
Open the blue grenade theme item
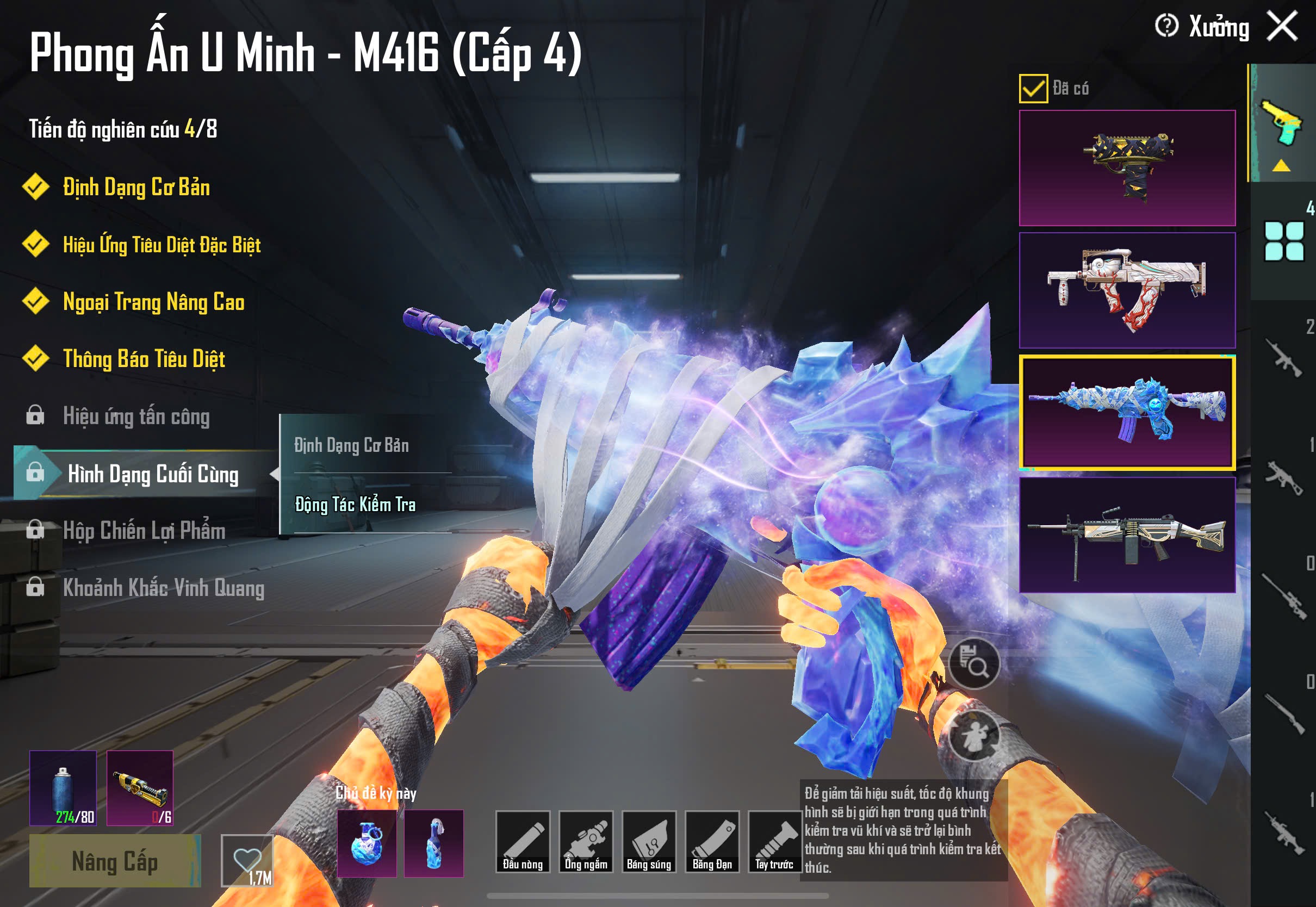(367, 843)
